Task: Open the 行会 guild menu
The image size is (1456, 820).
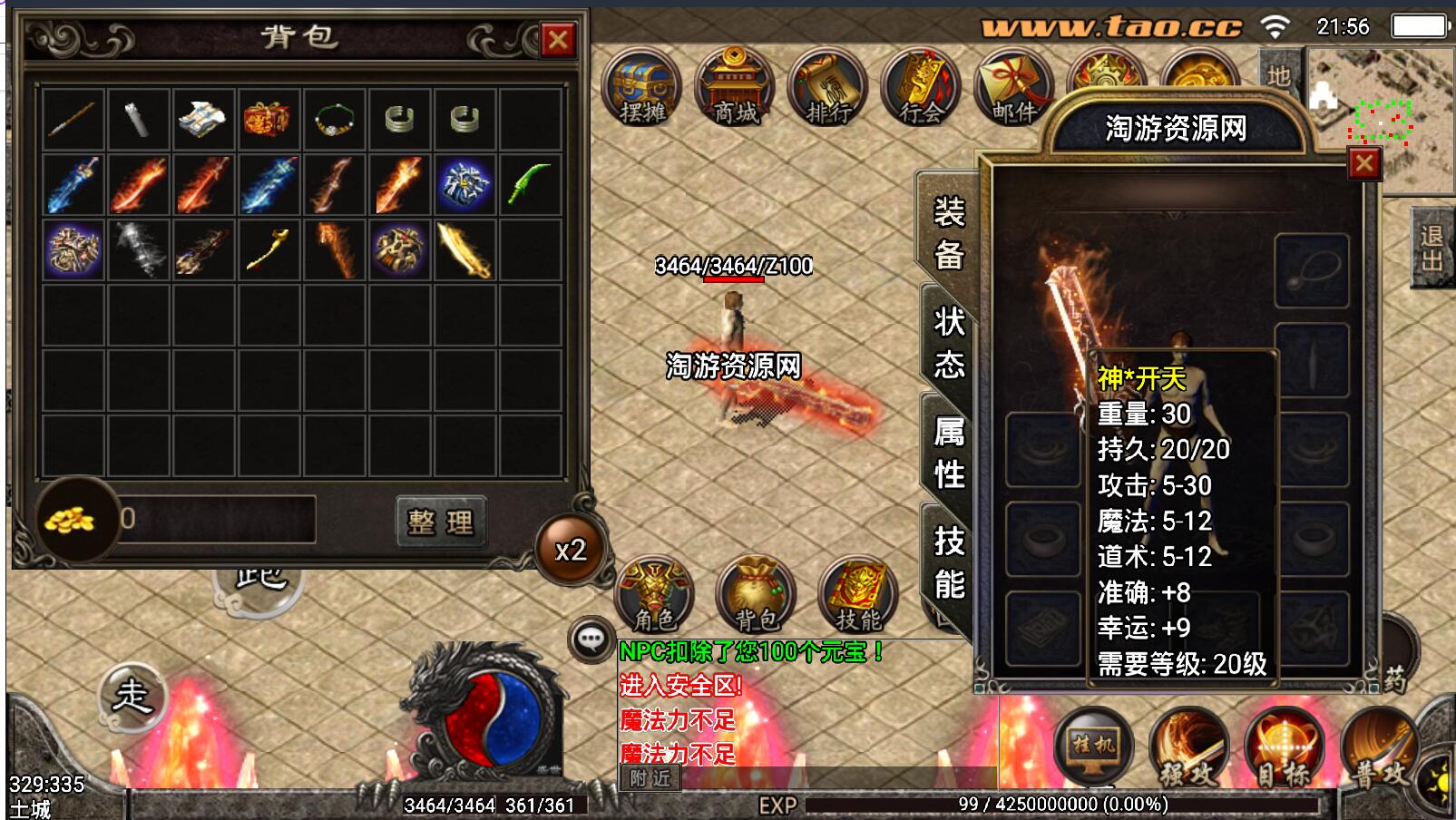Action: 920,89
